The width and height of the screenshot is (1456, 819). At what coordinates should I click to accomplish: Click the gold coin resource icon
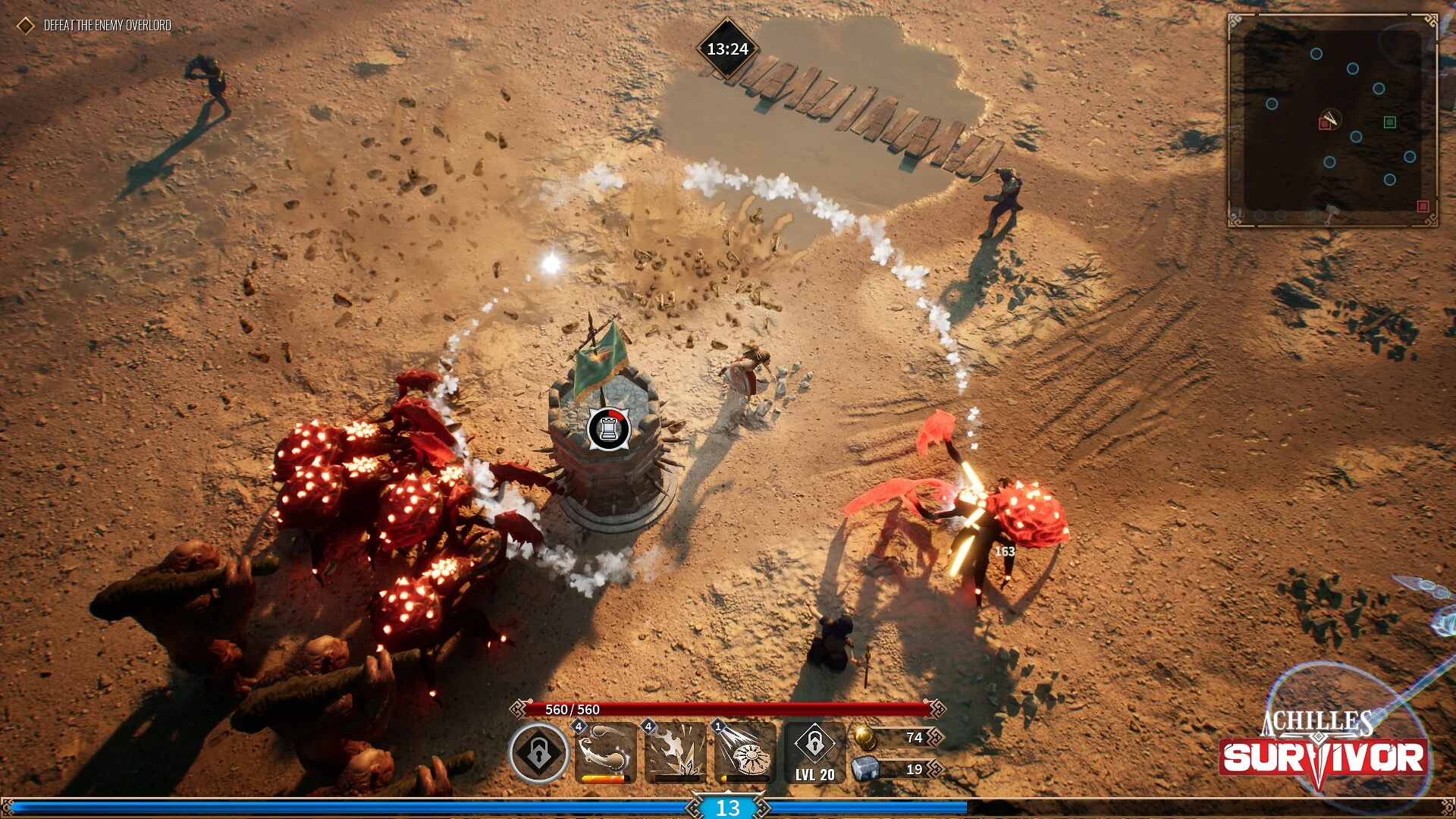click(864, 736)
